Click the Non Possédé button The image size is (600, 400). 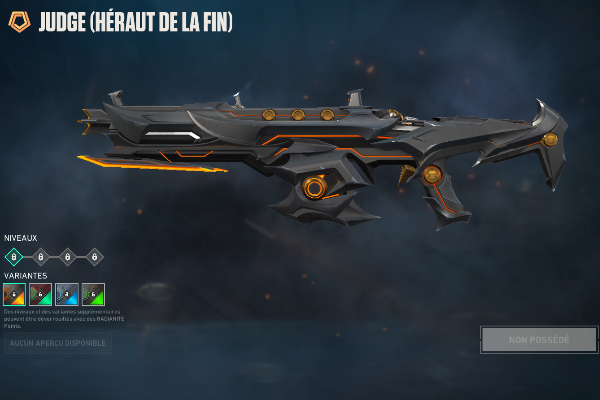(x=539, y=340)
